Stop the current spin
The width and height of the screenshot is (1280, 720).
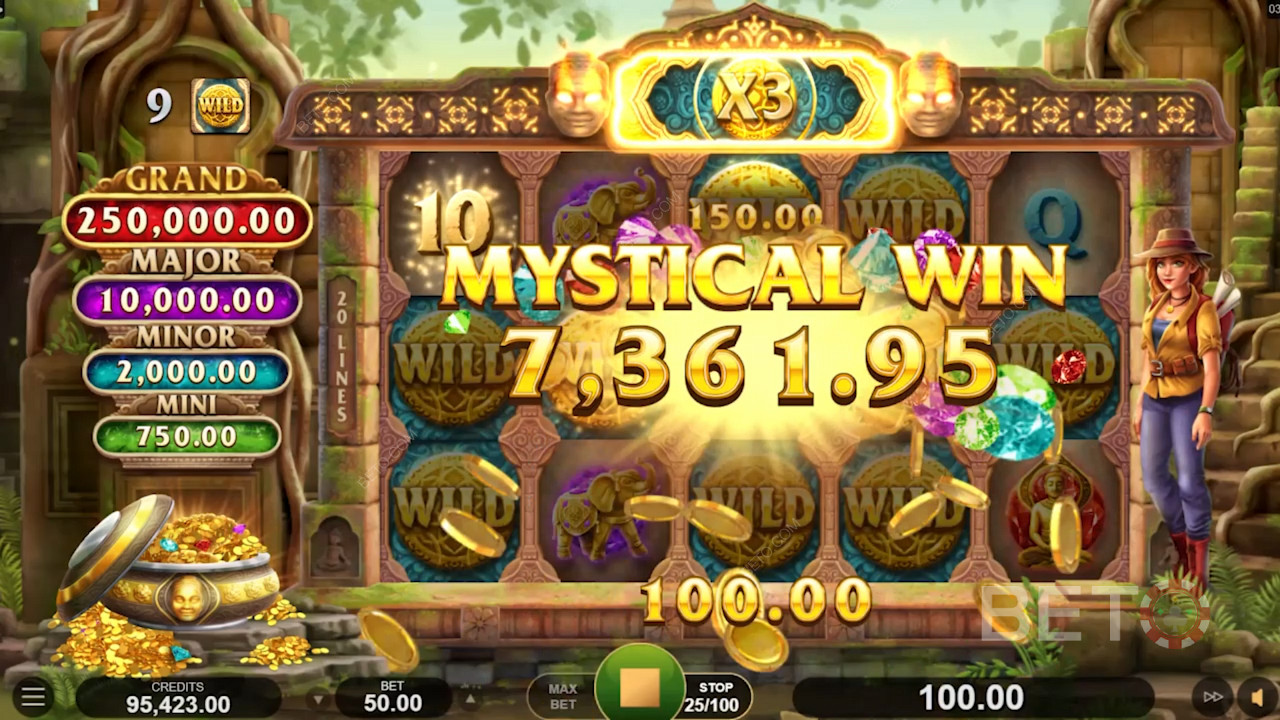click(640, 688)
